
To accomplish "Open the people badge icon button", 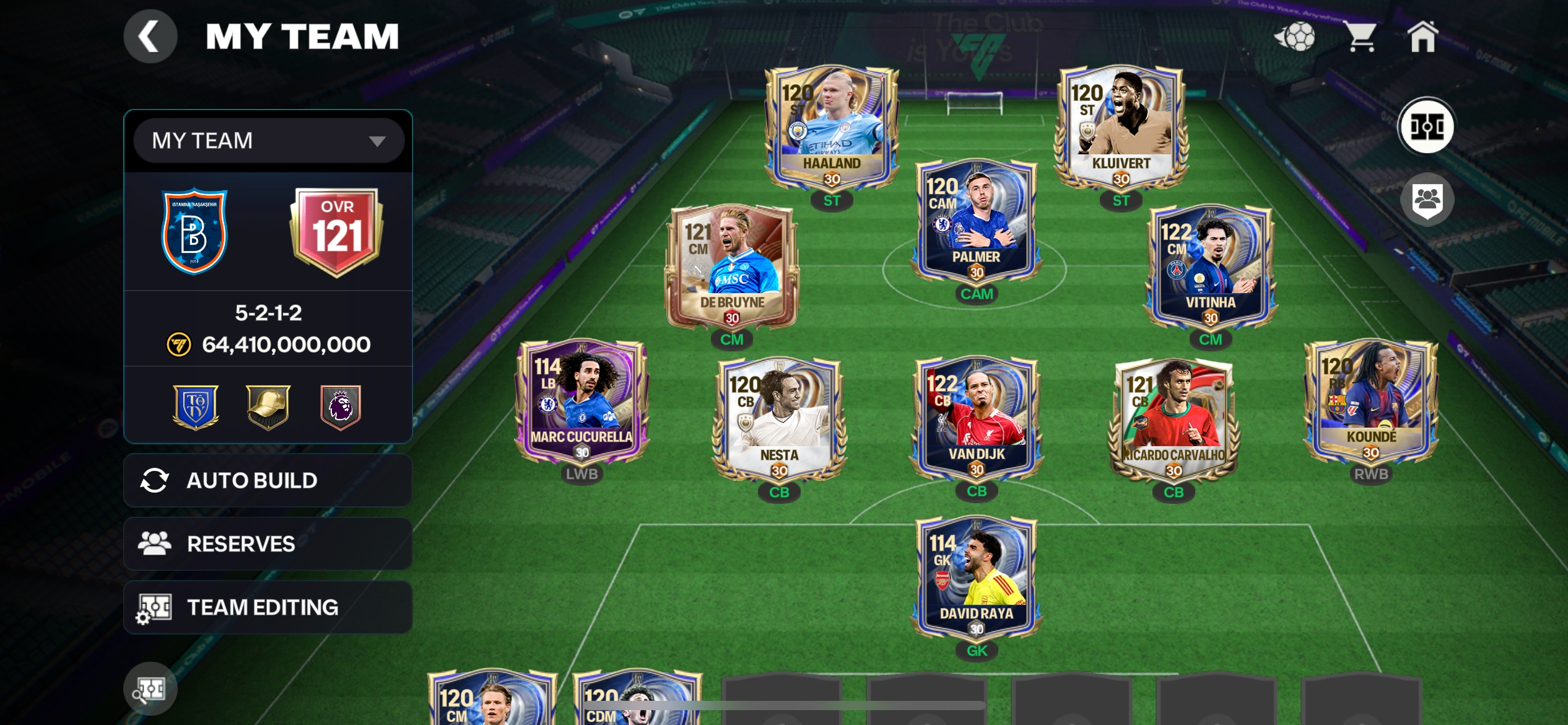I will point(1427,200).
